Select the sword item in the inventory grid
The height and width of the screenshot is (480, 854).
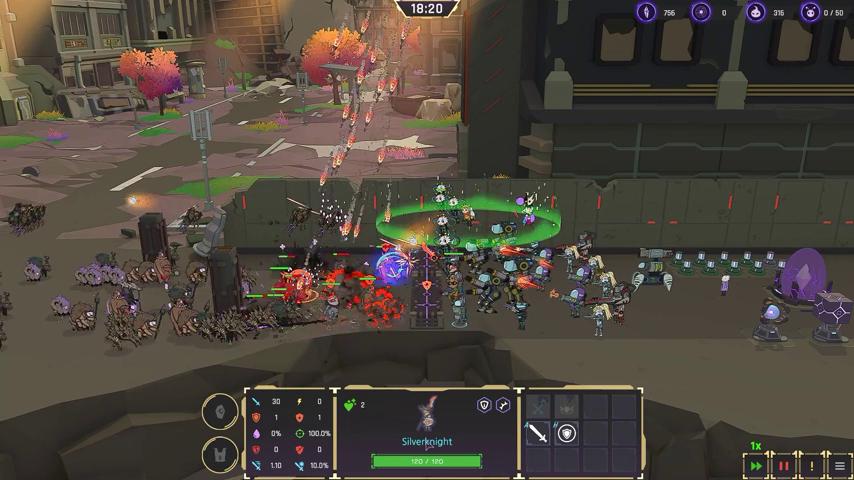point(538,434)
